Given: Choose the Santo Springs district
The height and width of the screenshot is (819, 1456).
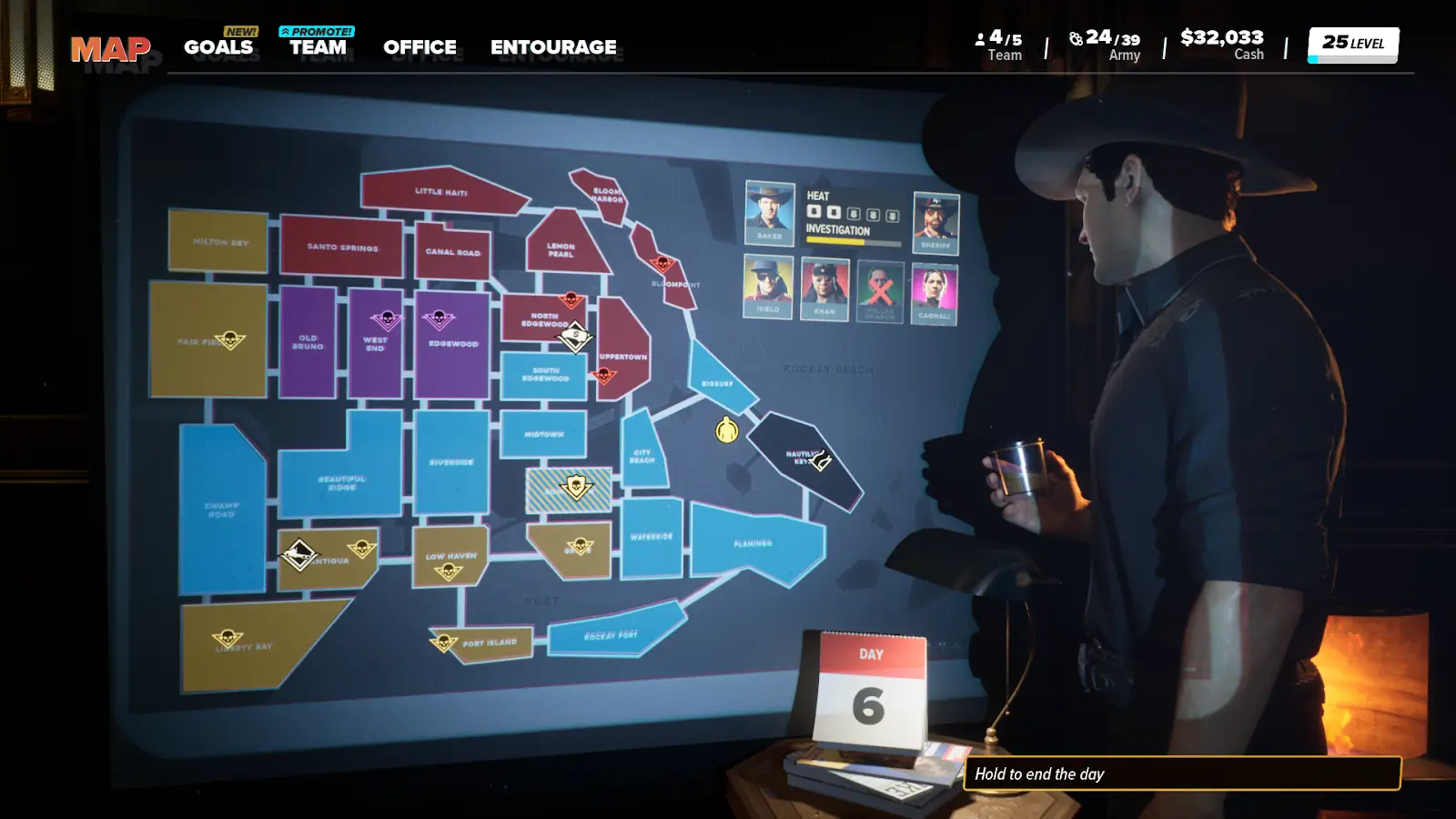Looking at the screenshot, I should (x=341, y=247).
